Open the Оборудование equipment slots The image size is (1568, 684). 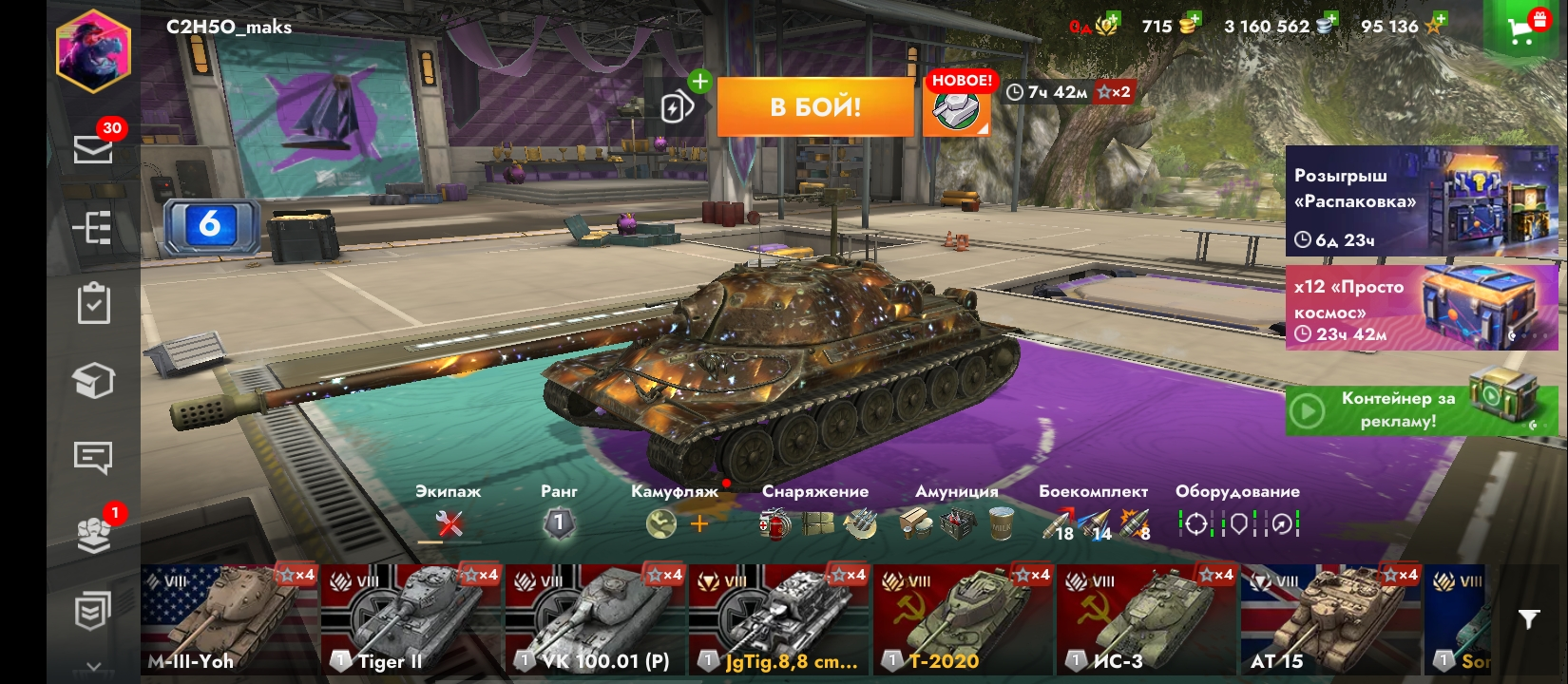[1237, 522]
